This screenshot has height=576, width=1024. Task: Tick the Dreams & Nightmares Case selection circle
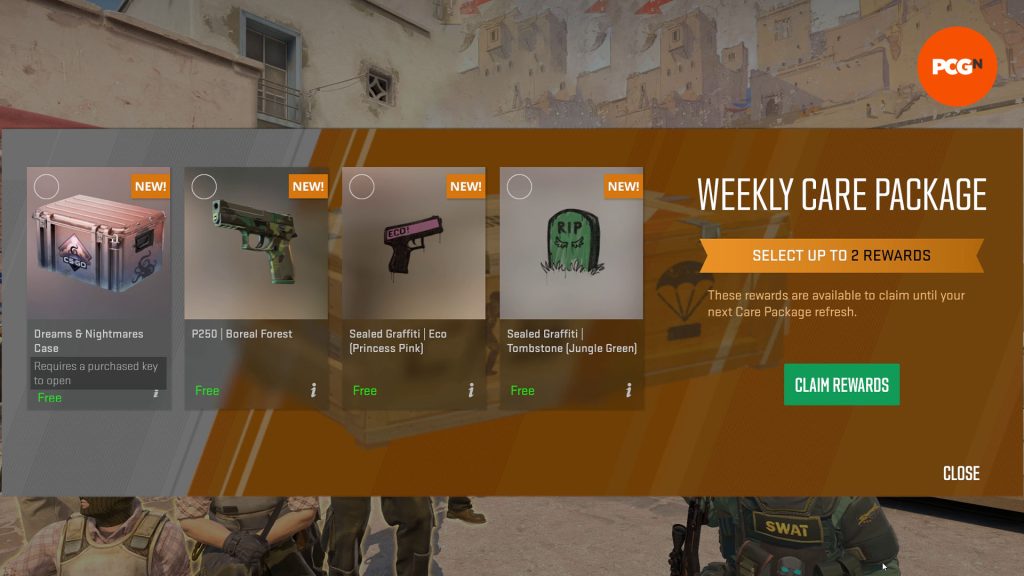(46, 187)
